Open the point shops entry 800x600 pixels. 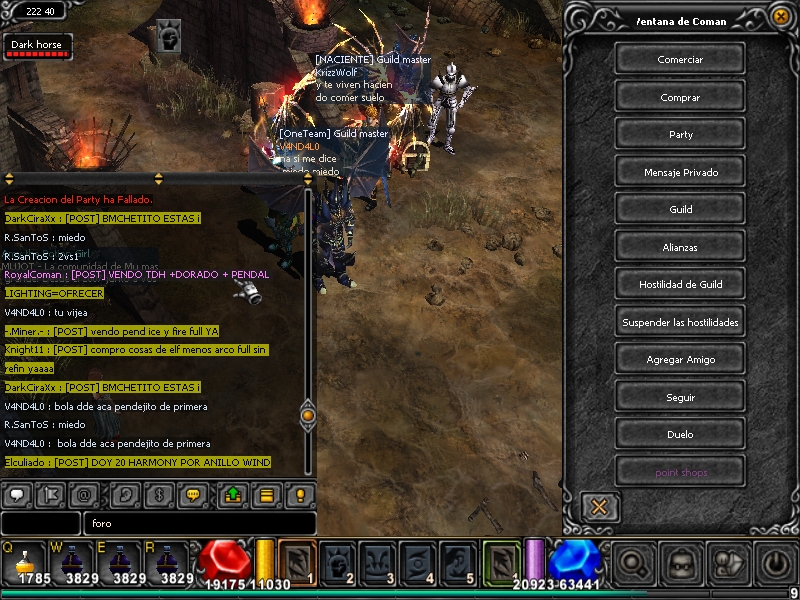point(680,472)
